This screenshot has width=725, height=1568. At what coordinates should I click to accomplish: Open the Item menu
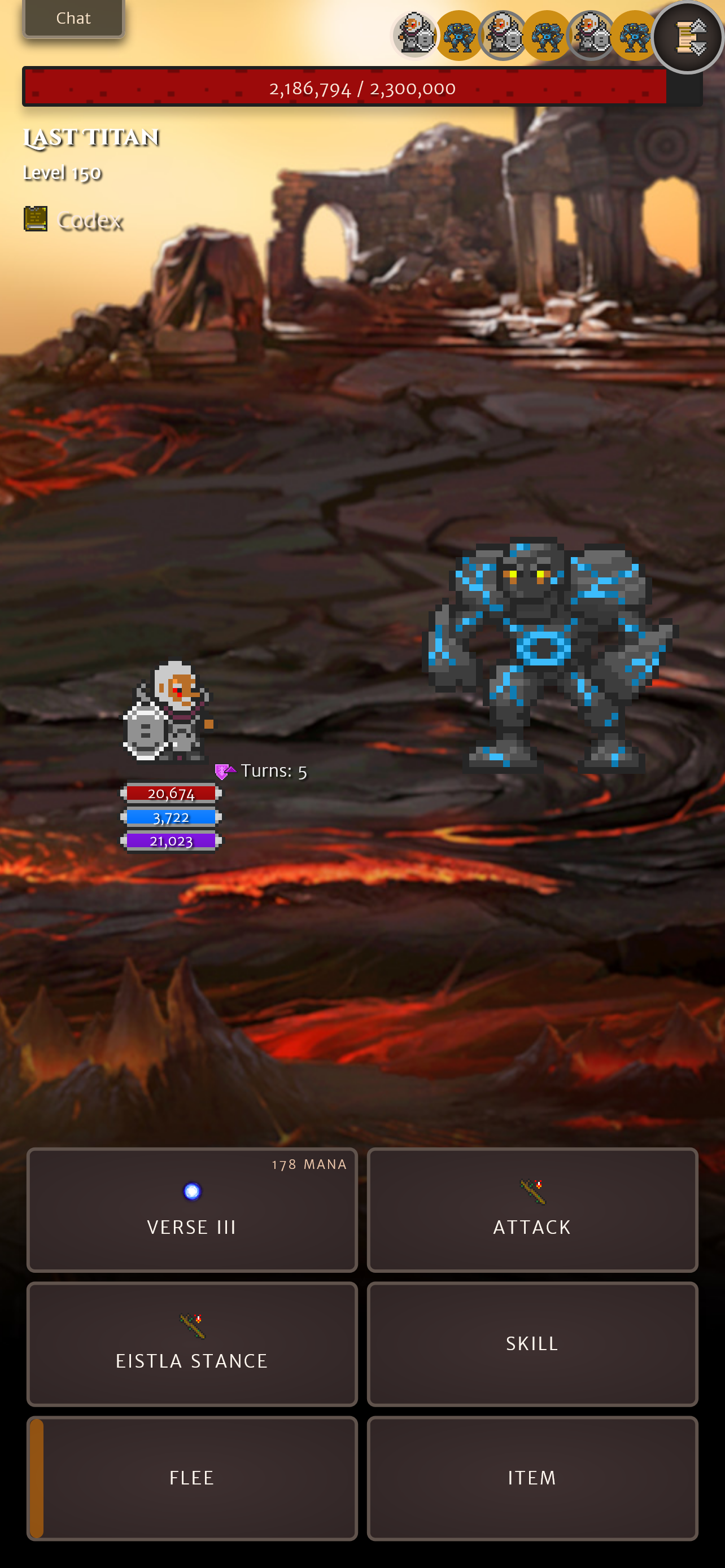click(x=531, y=1477)
